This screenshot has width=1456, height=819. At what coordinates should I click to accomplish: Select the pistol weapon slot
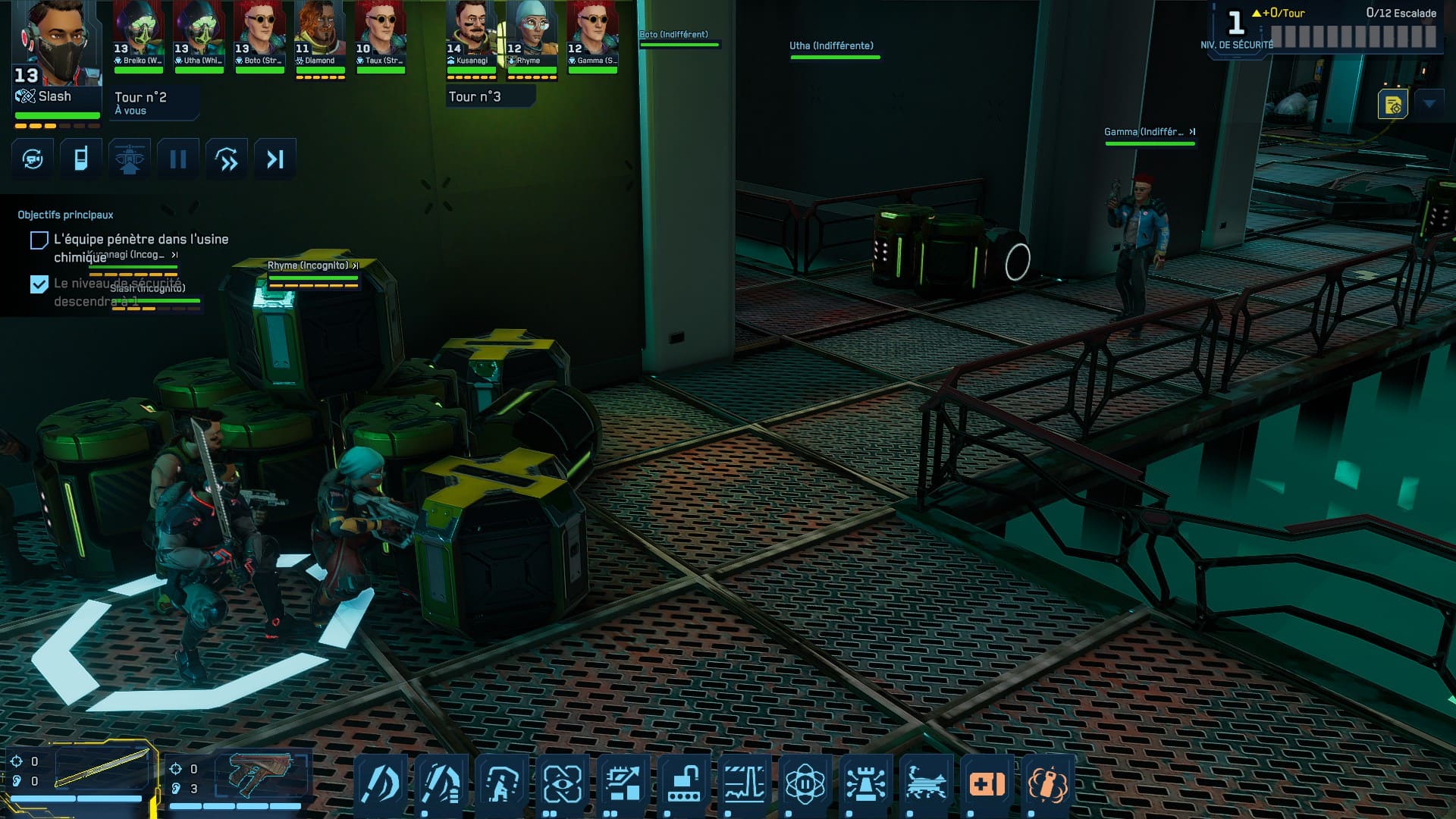click(260, 773)
